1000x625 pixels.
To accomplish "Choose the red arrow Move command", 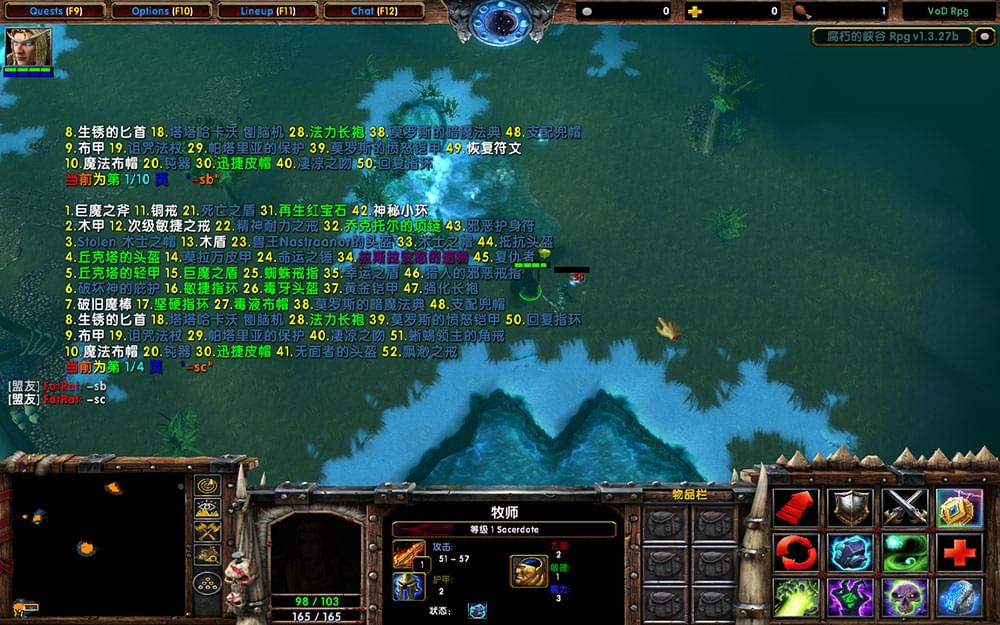I will pyautogui.click(x=797, y=507).
